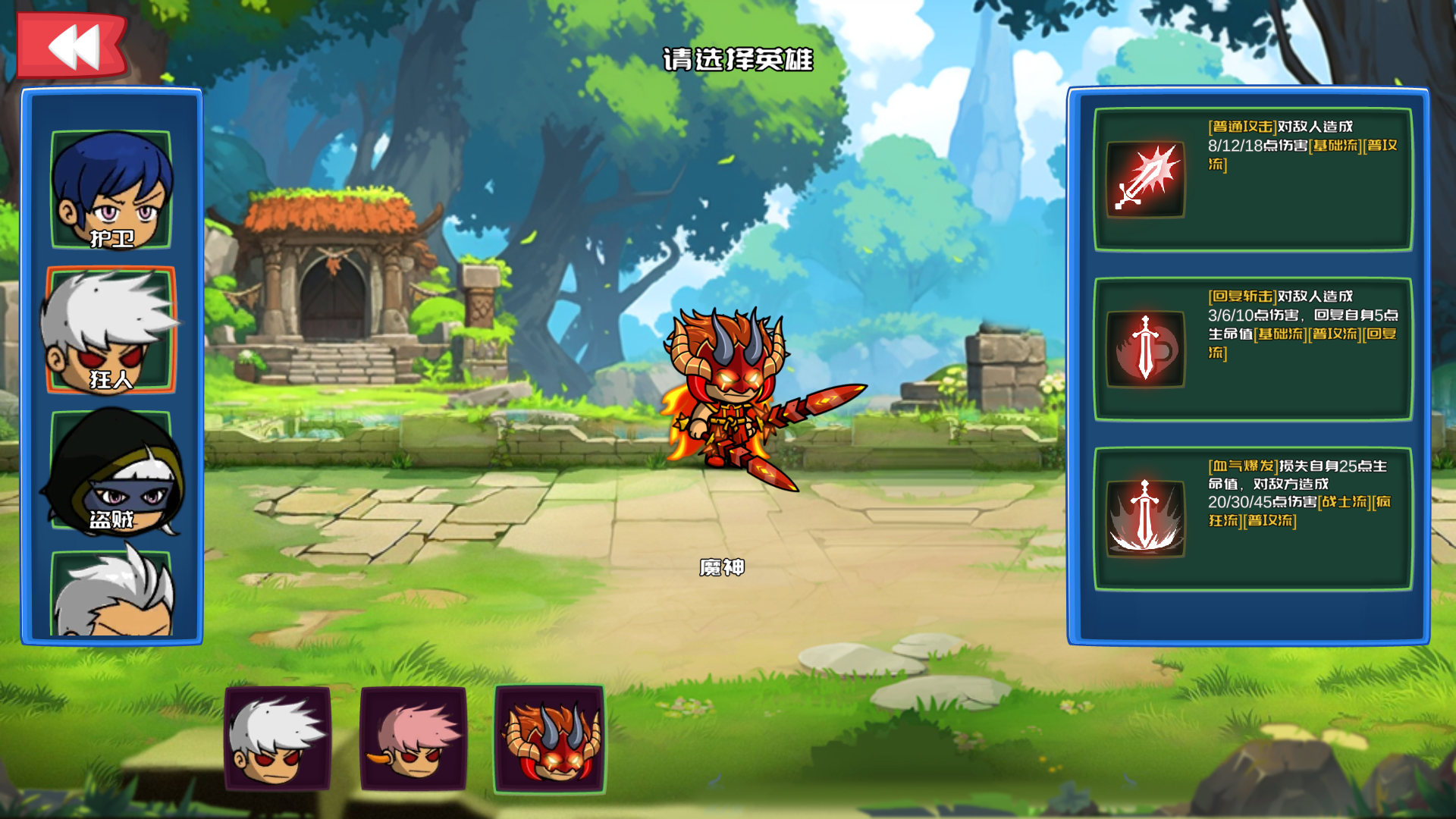Pick the 盗贼 hooded thief class
1456x819 pixels.
[x=111, y=470]
